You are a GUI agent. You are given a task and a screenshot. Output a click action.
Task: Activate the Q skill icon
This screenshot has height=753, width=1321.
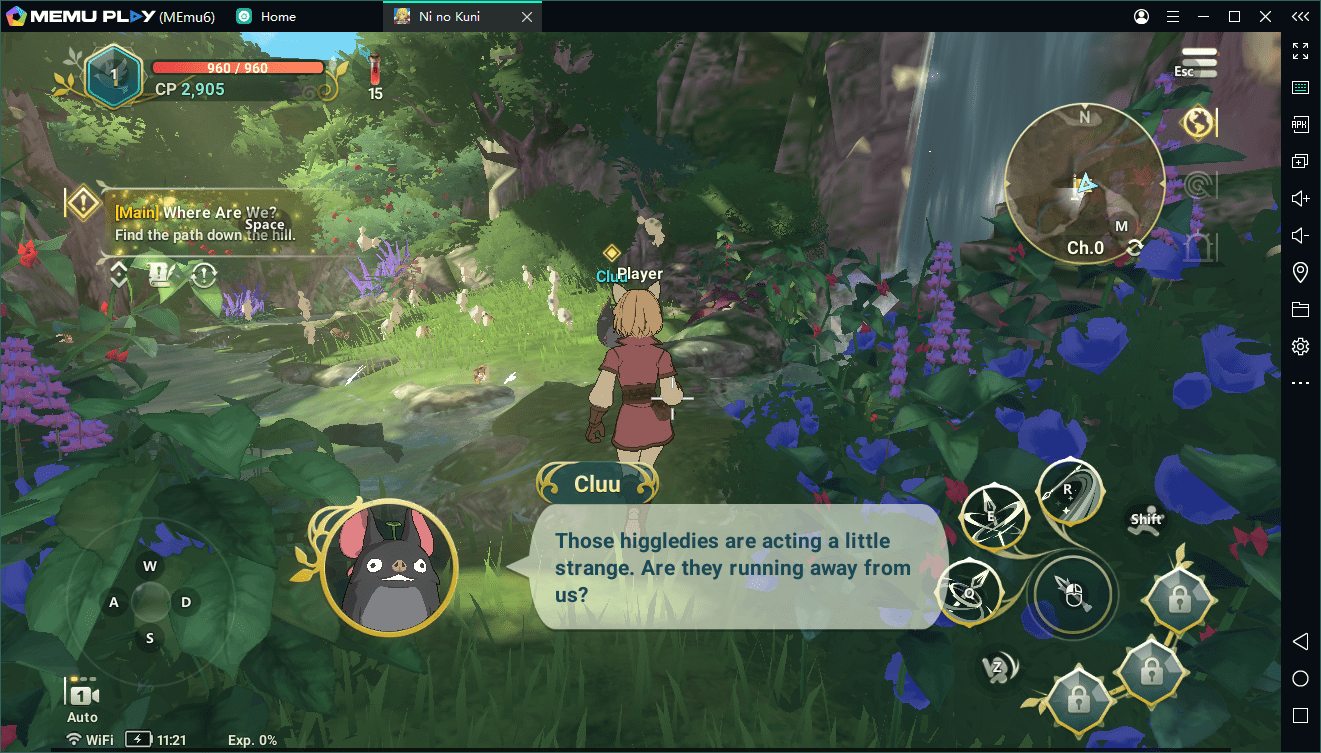click(967, 591)
